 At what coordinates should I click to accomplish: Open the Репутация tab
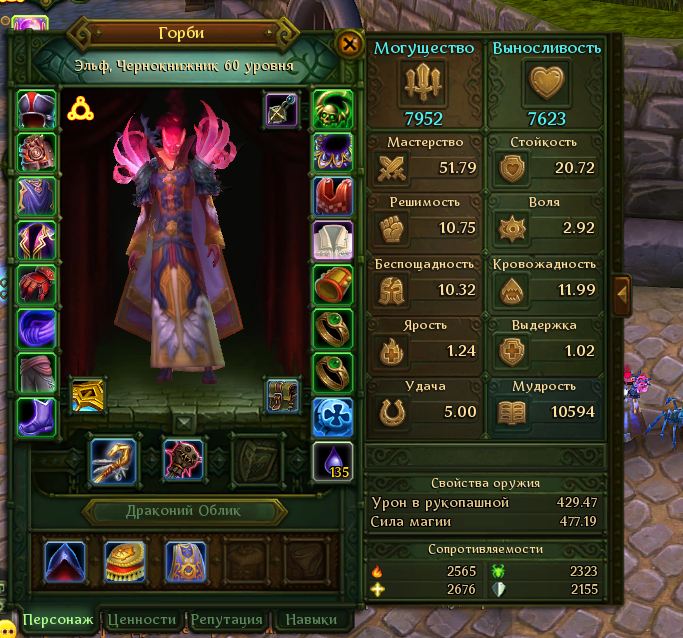227,620
